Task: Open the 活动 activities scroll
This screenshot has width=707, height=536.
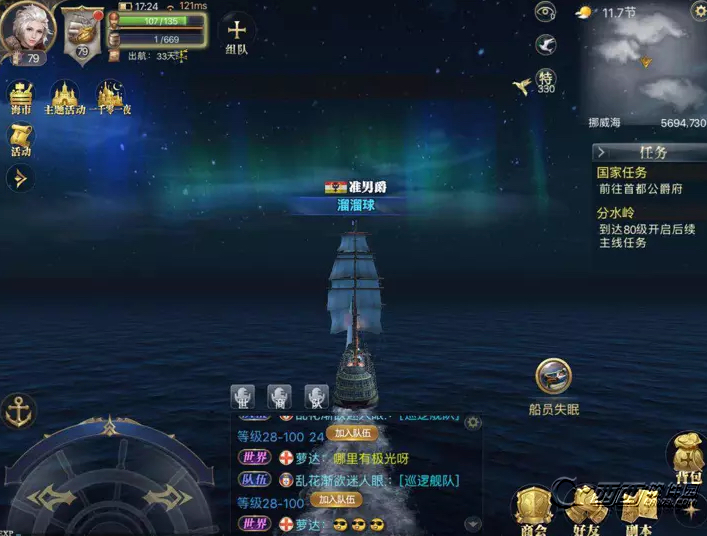Action: coord(21,140)
